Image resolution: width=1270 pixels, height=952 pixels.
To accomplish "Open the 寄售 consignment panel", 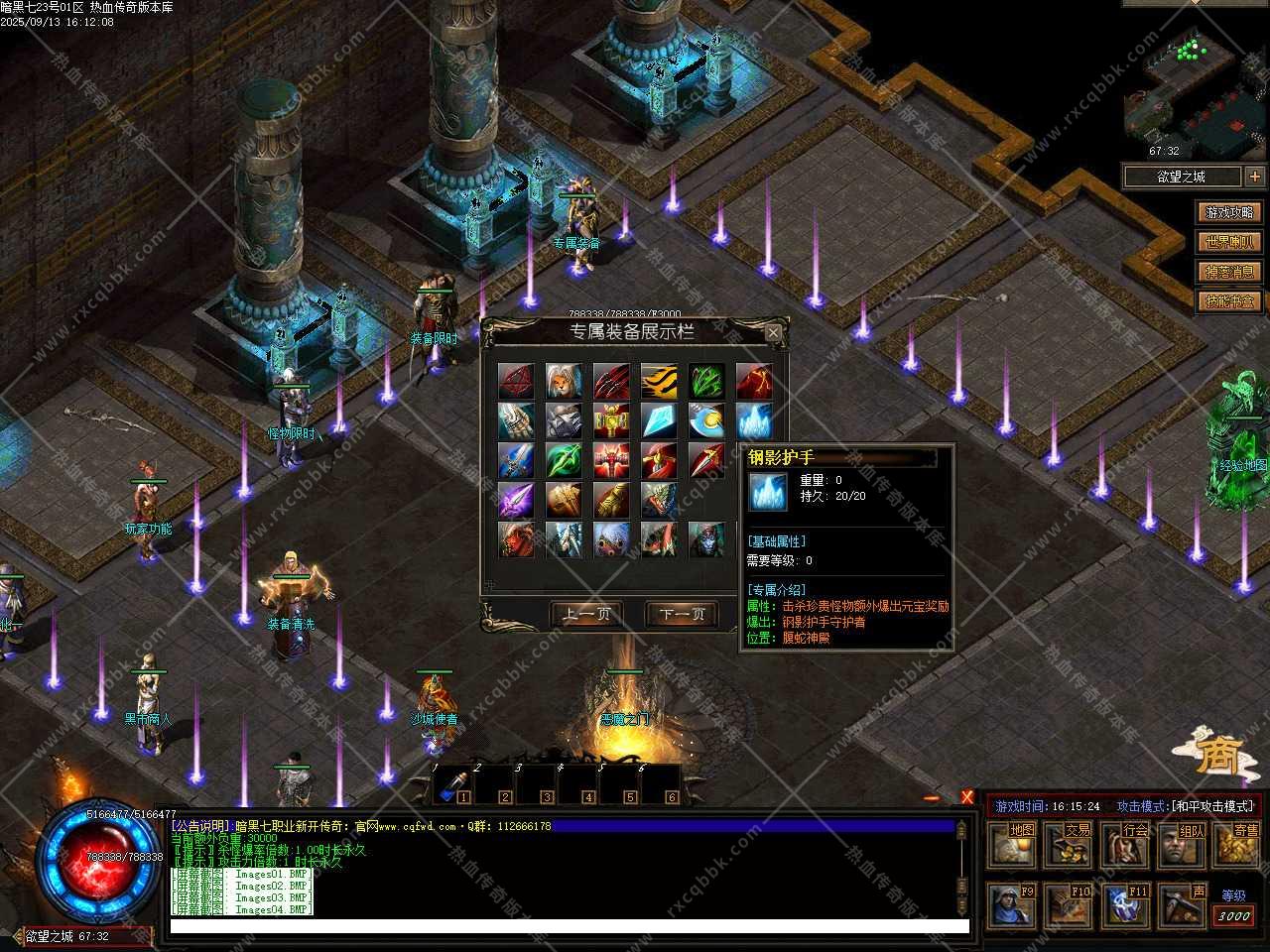I will (x=1238, y=844).
